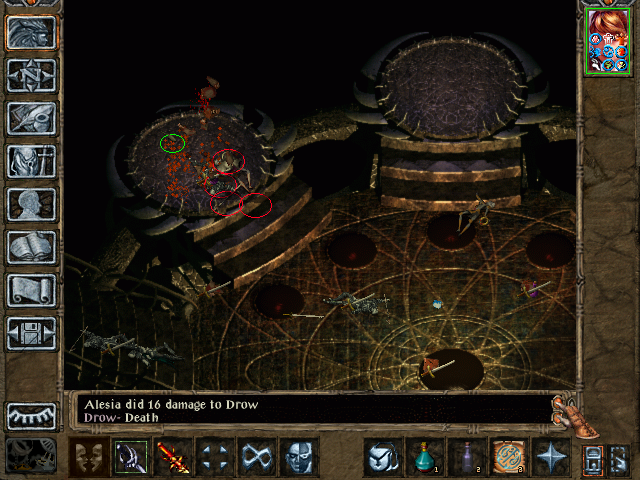Viewport: 640px width, 480px height.
Task: Click the infinity symbol action button
Action: coord(257,459)
